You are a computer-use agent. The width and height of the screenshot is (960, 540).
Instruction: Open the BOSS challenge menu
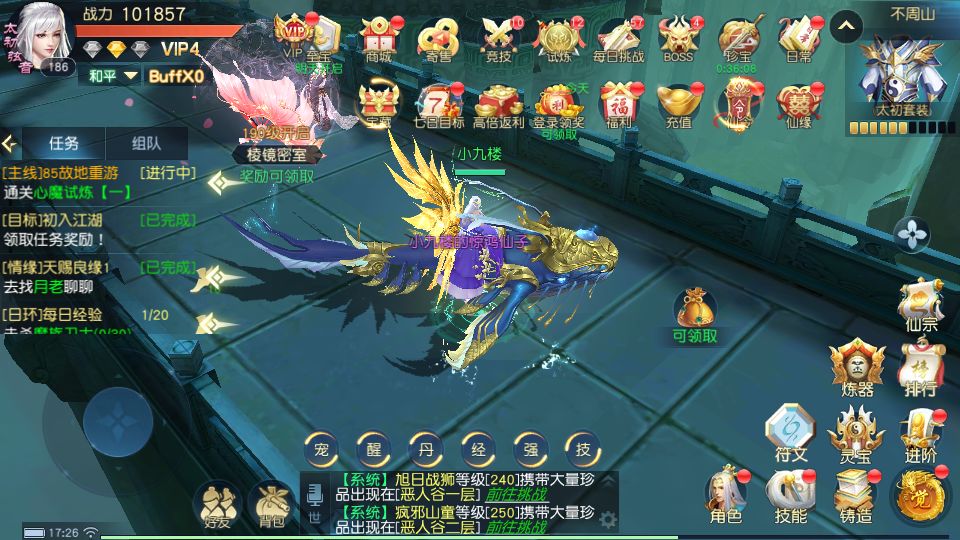(679, 38)
